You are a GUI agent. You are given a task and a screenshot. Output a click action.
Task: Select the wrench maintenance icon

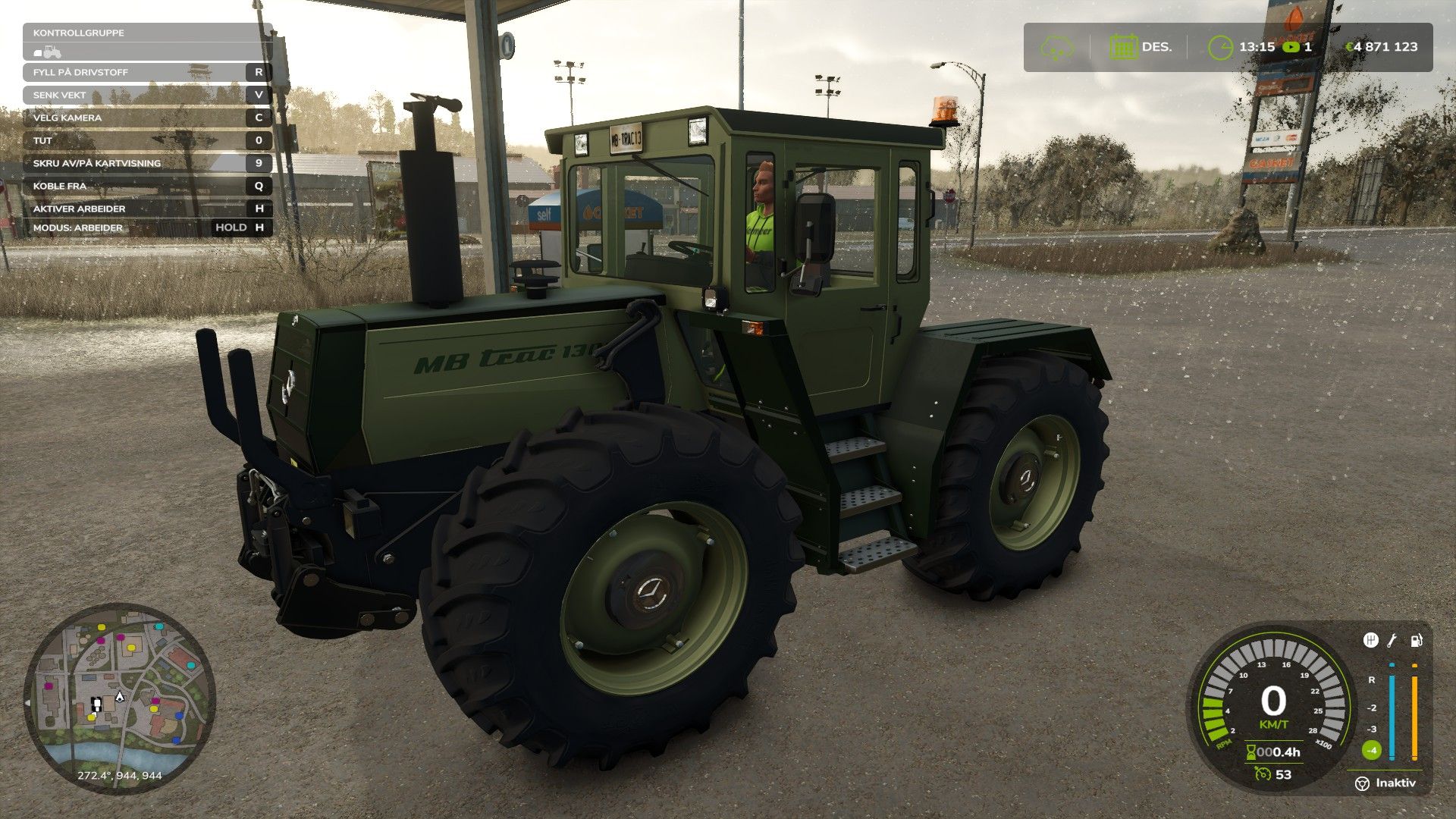pos(1392,639)
